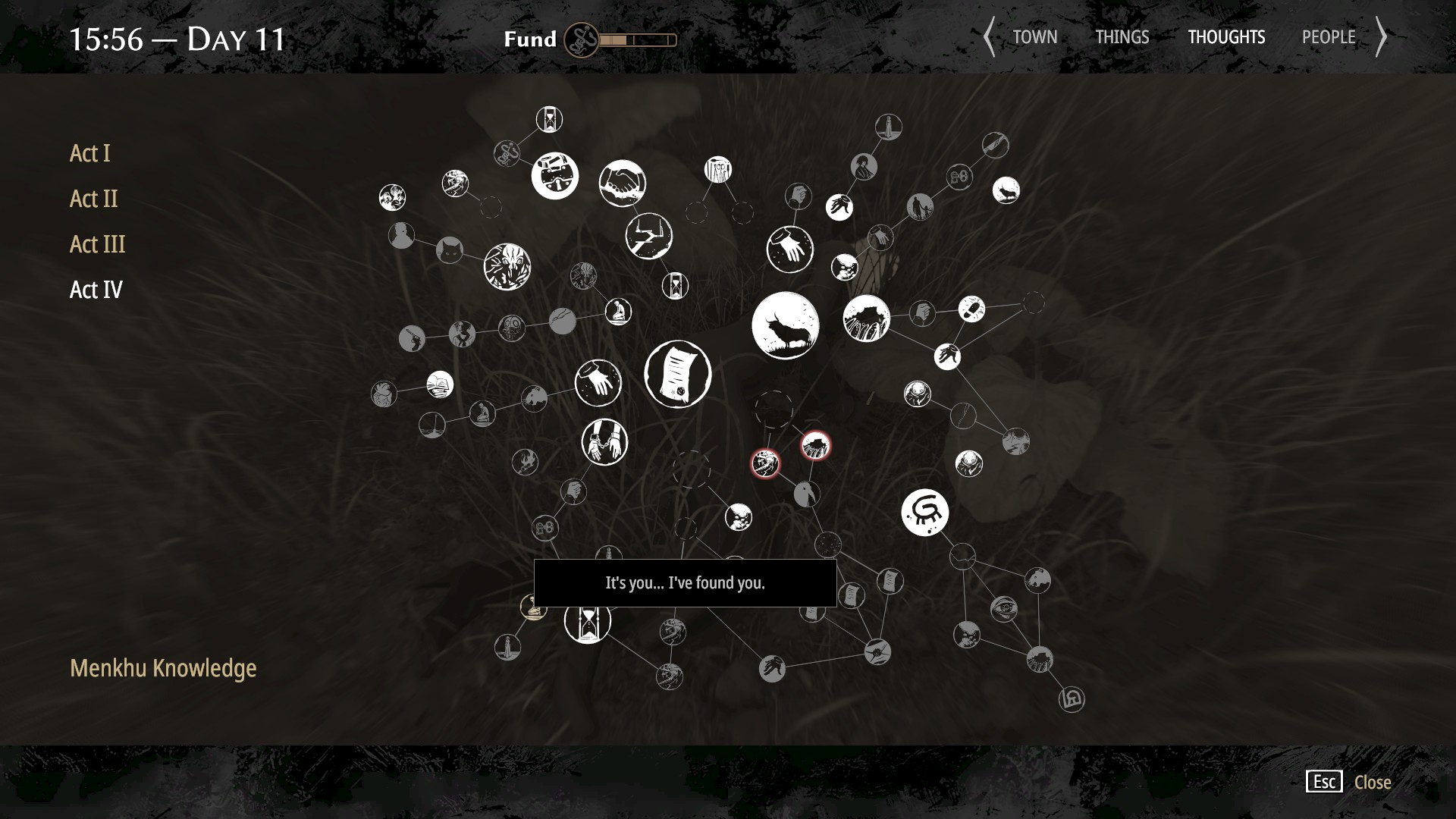1456x819 pixels.
Task: Select the handcuffed hands thought node
Action: (x=604, y=442)
